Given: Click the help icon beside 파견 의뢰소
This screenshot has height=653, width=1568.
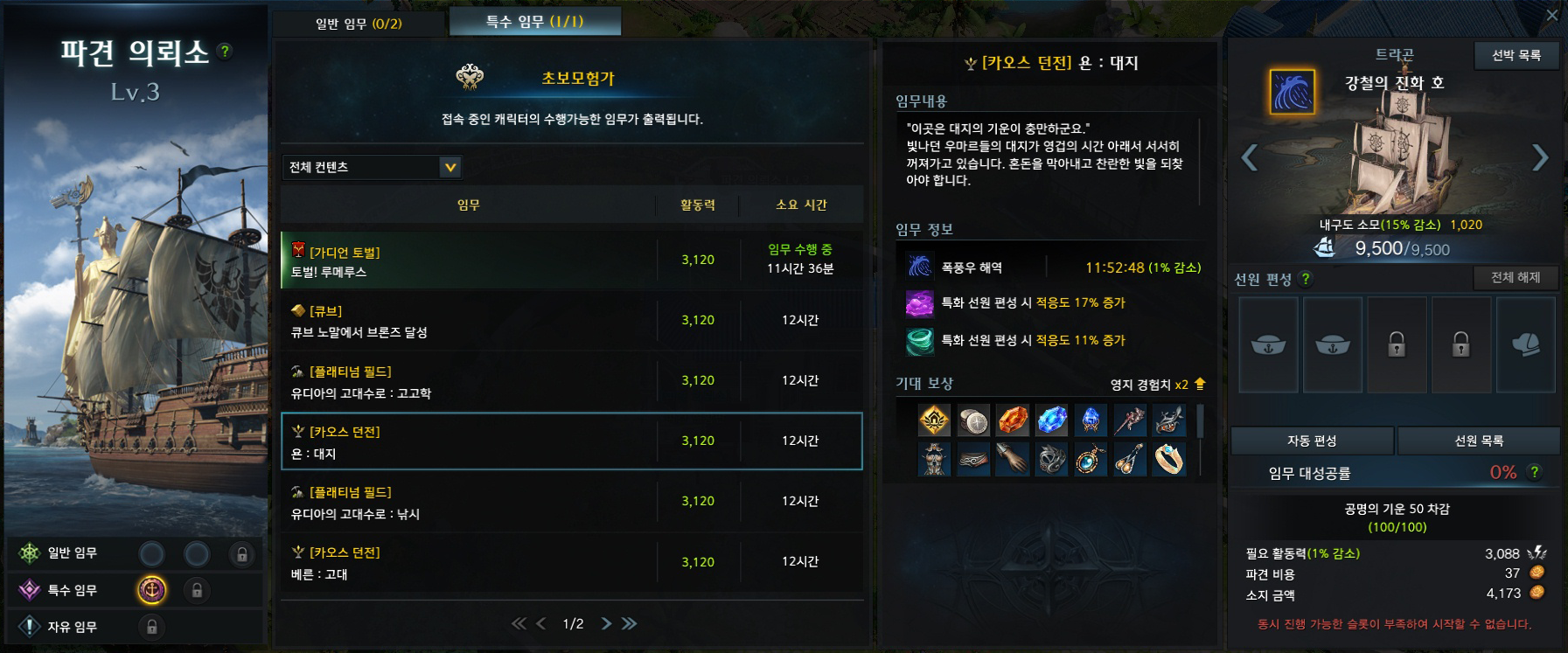Looking at the screenshot, I should 225,52.
